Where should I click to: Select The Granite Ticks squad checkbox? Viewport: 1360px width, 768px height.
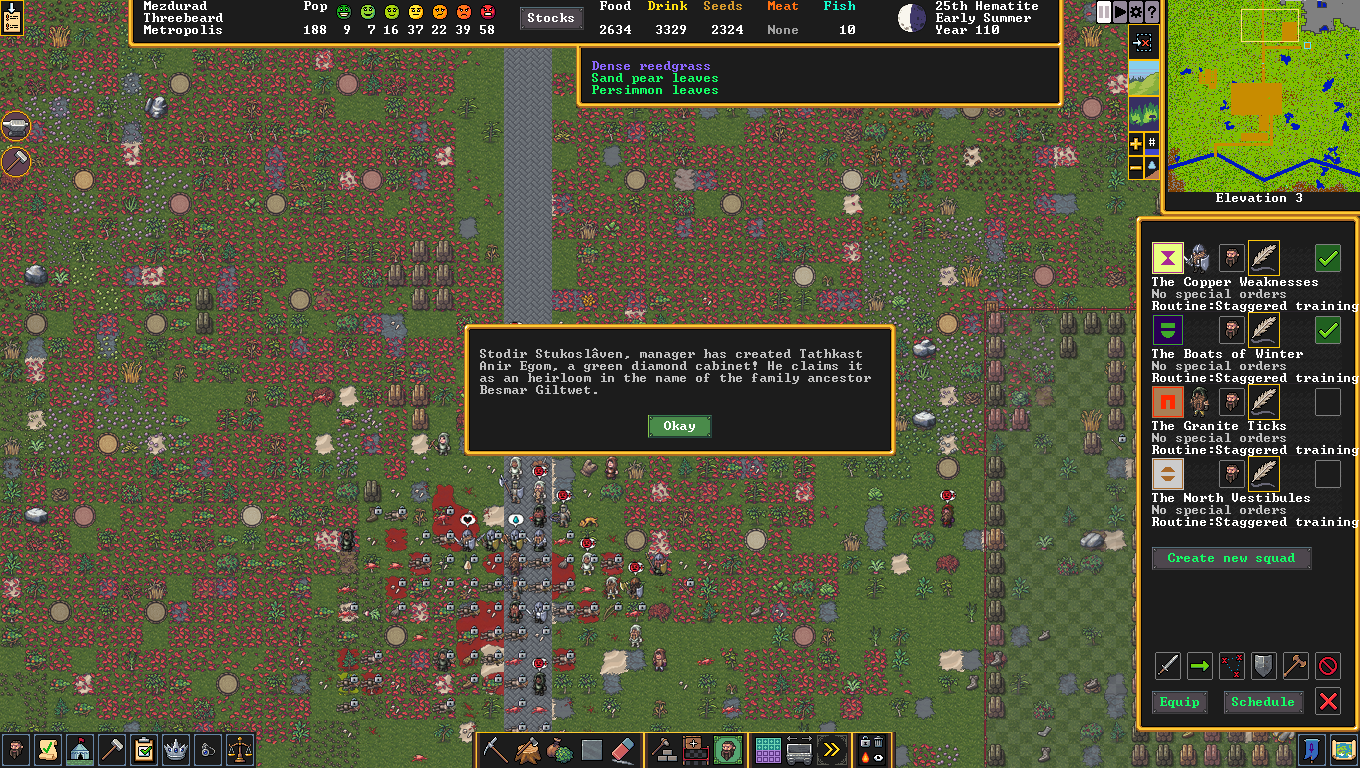tap(1328, 402)
